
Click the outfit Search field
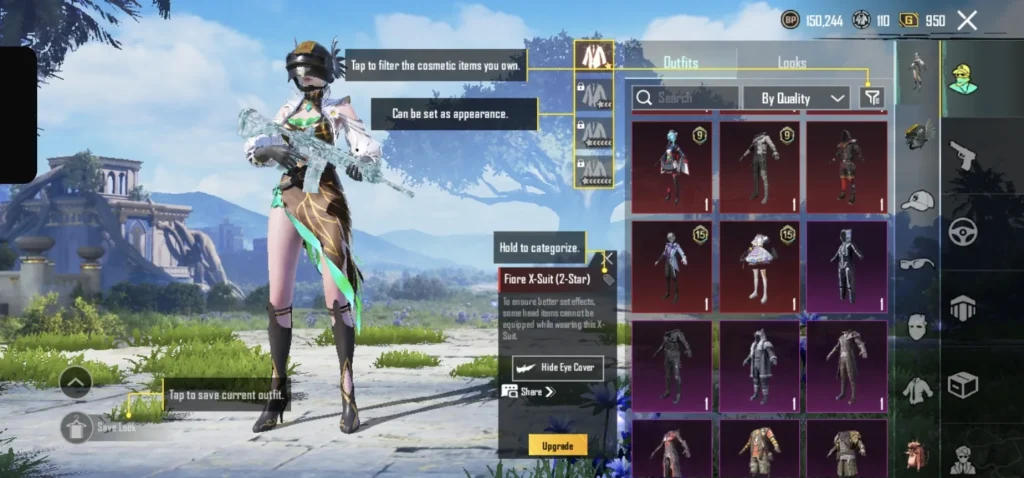686,97
